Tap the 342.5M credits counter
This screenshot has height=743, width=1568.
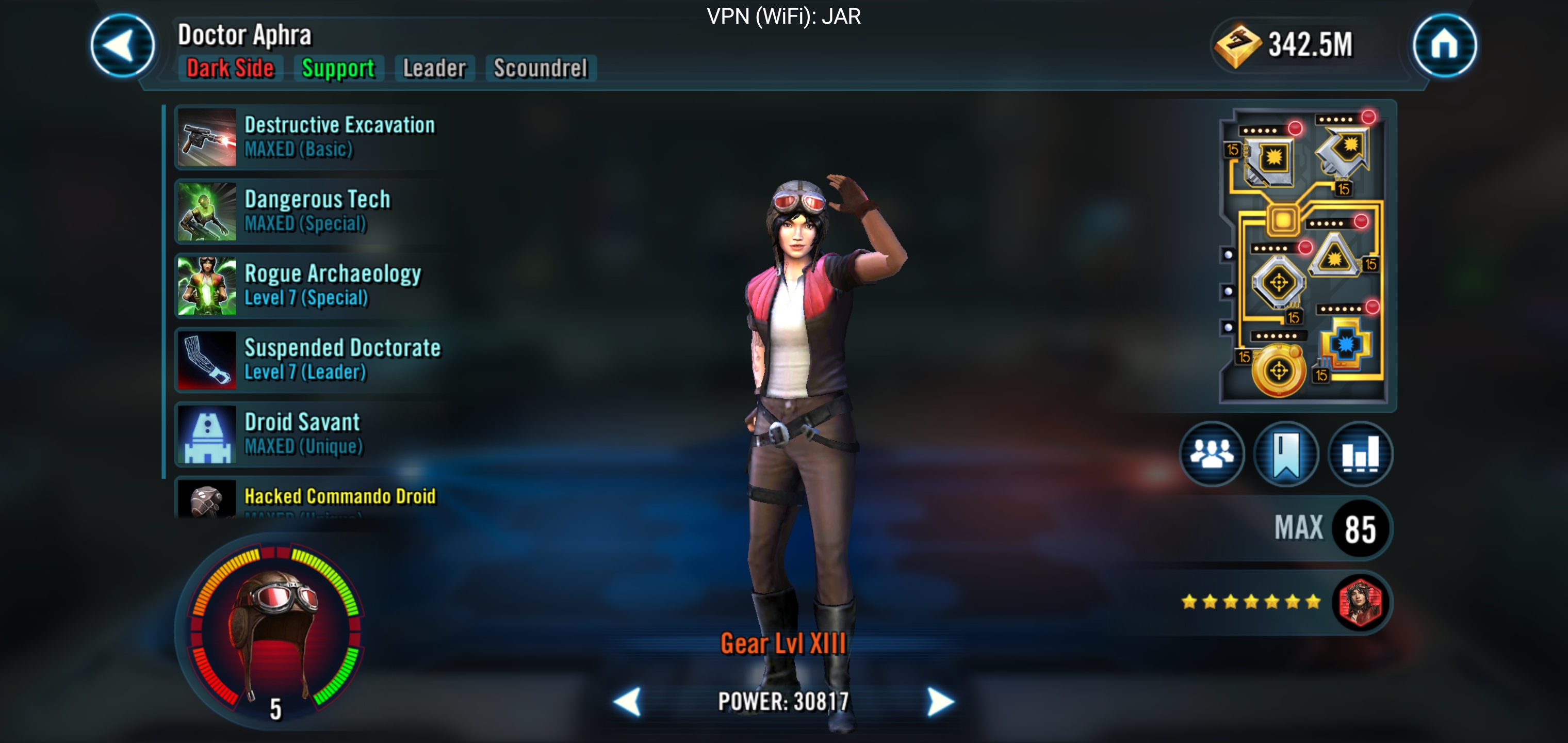point(1287,45)
